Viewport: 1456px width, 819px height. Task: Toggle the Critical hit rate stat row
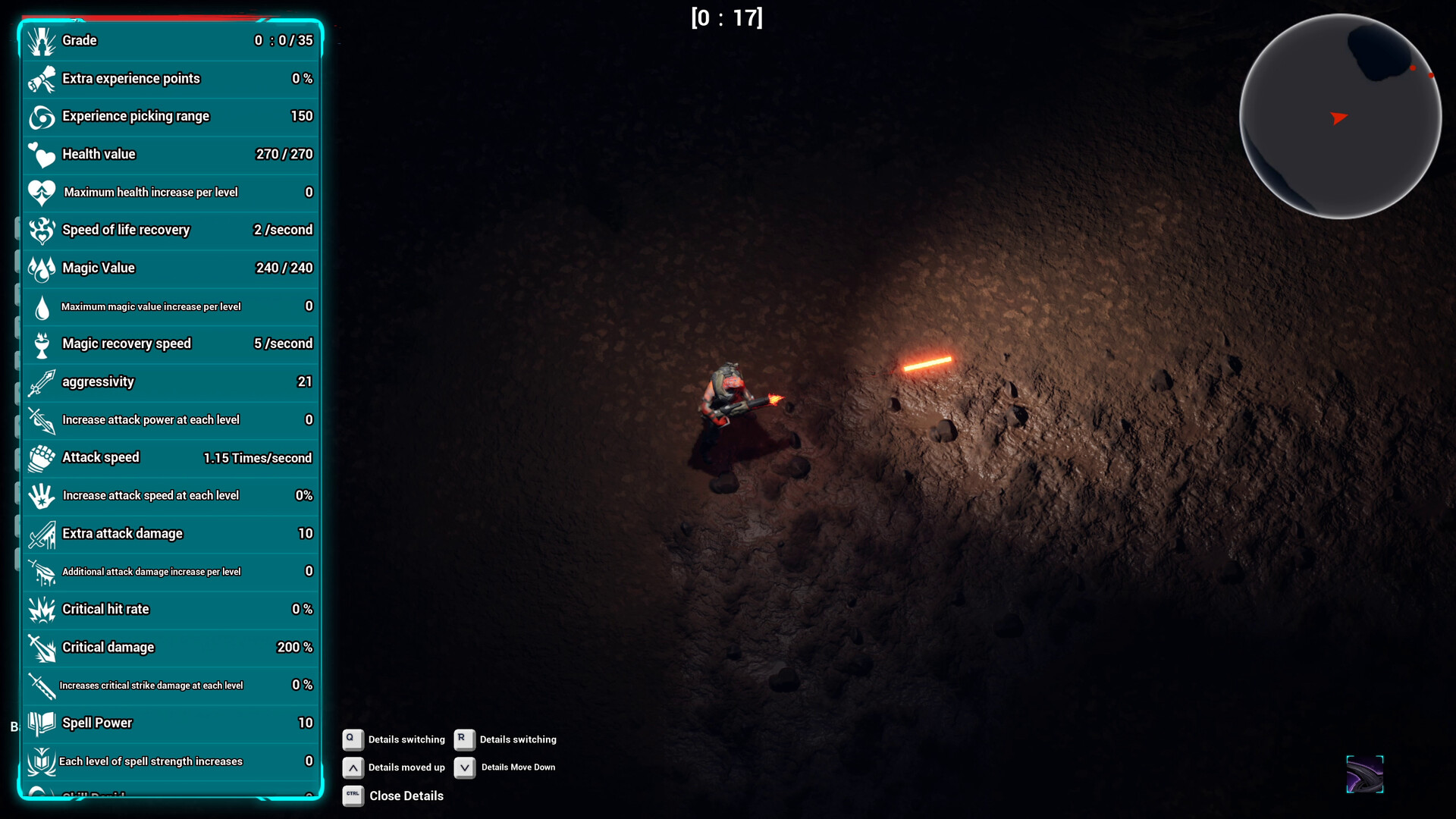point(171,610)
